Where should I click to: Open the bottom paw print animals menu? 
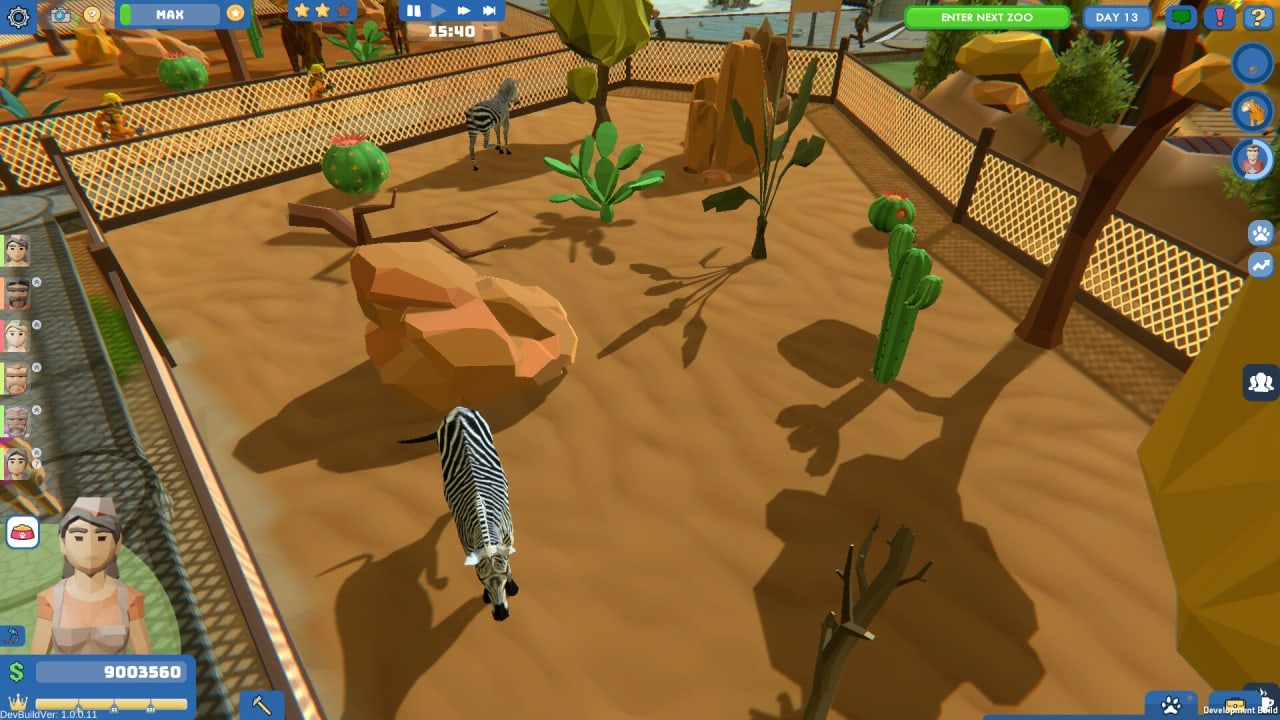click(1171, 705)
